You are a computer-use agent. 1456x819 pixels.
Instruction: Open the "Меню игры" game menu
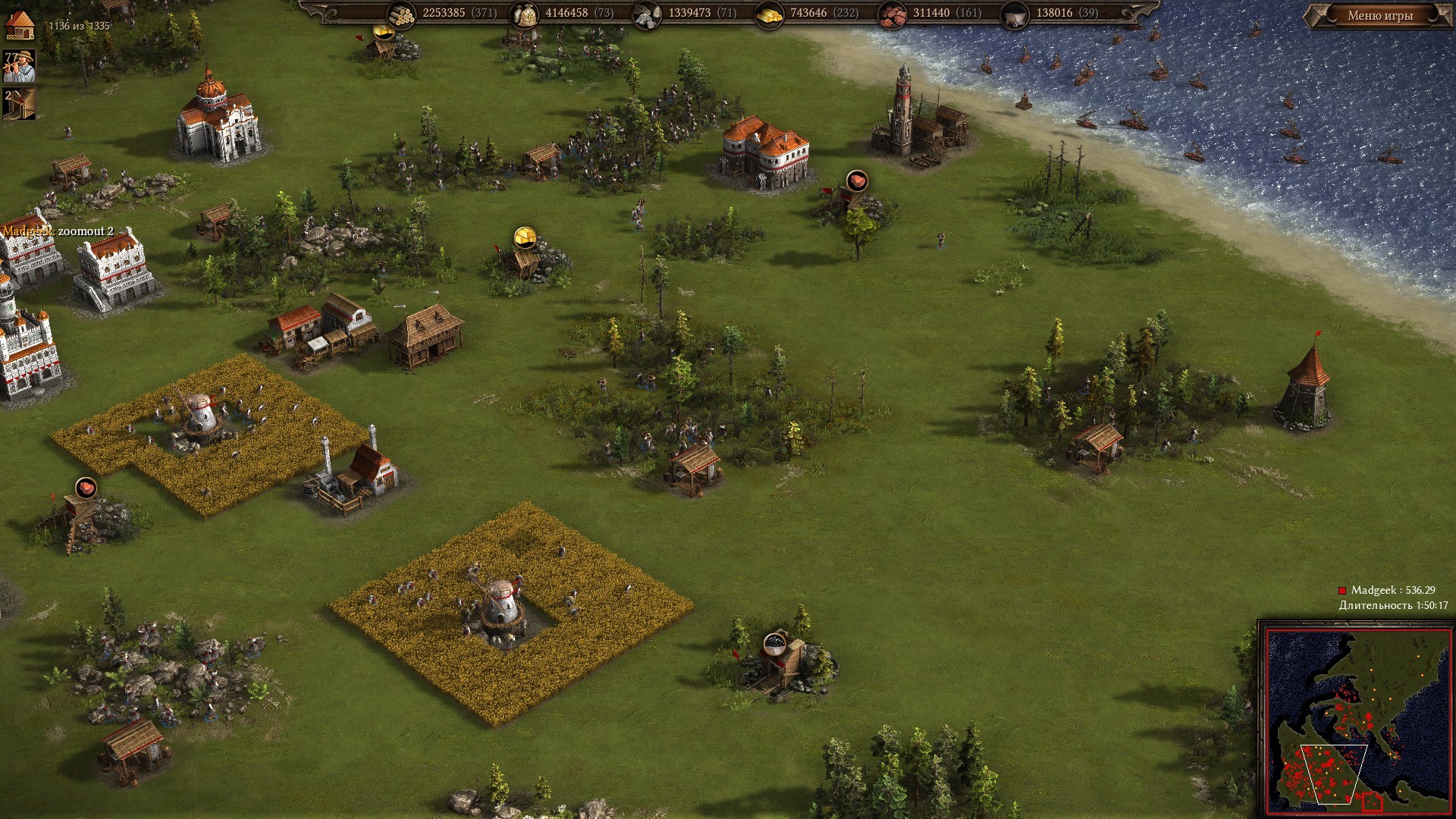click(x=1379, y=15)
